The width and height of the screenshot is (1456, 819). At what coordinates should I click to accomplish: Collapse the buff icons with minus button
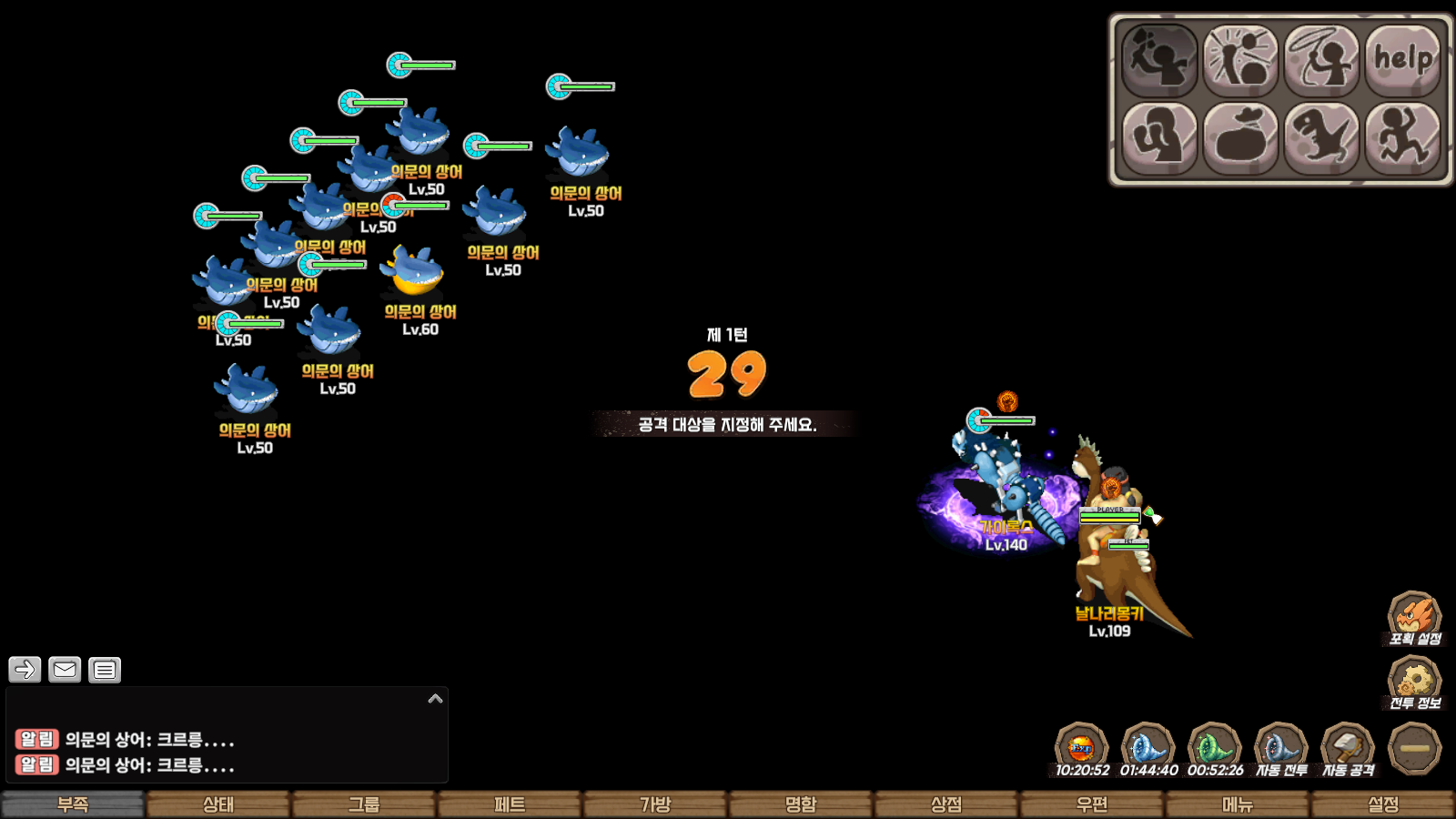[x=1414, y=748]
